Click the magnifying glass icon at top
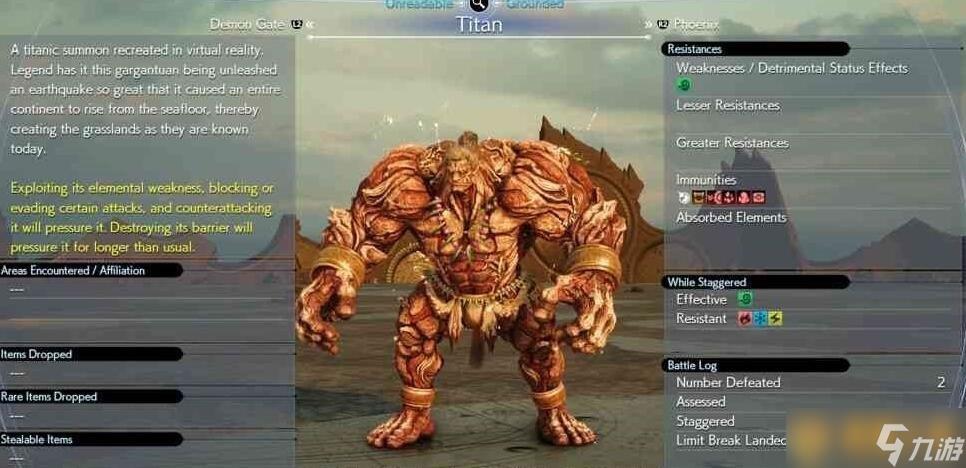Image resolution: width=966 pixels, height=468 pixels. coord(478,5)
